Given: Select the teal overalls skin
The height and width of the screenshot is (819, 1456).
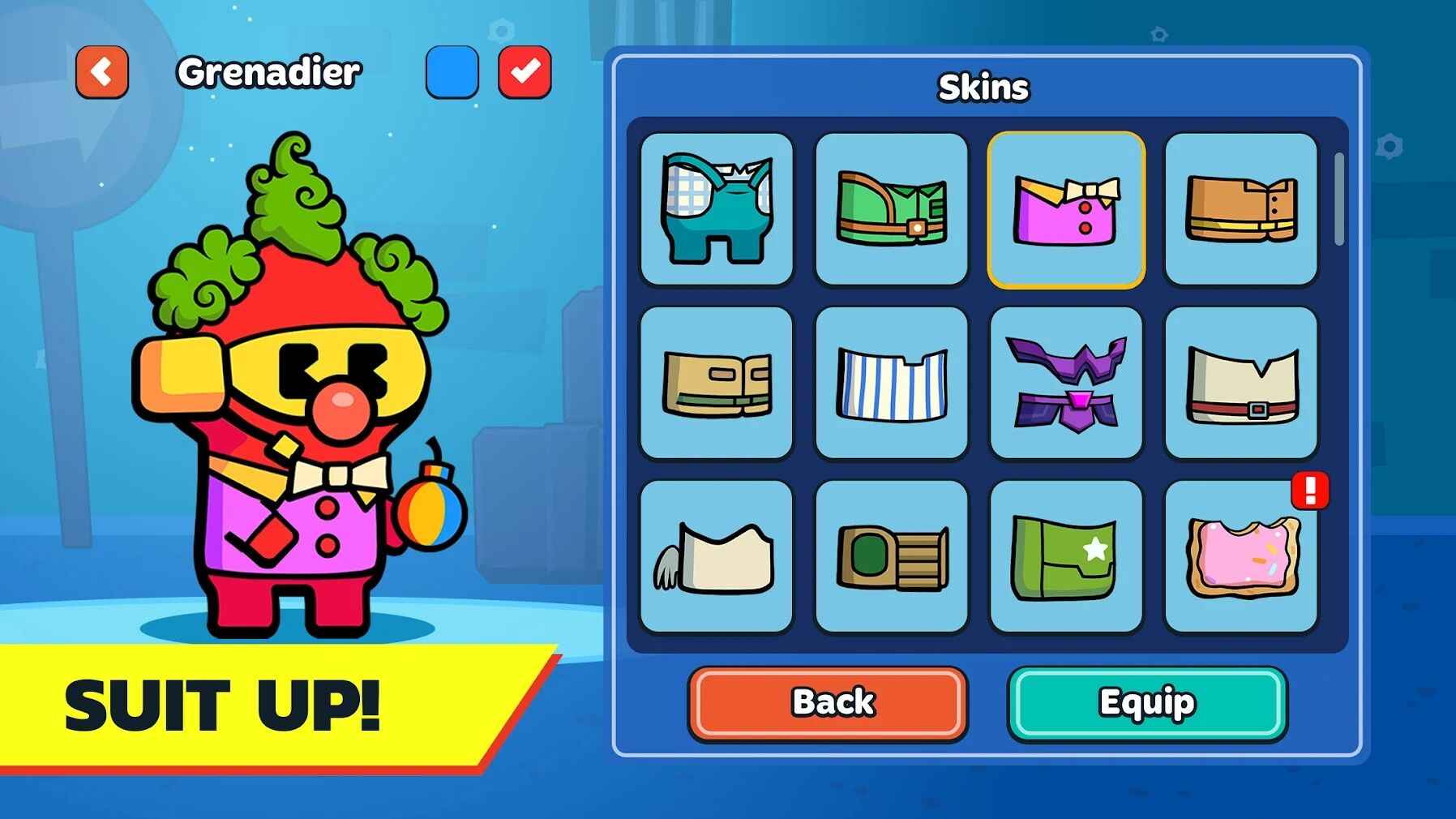Looking at the screenshot, I should [717, 209].
